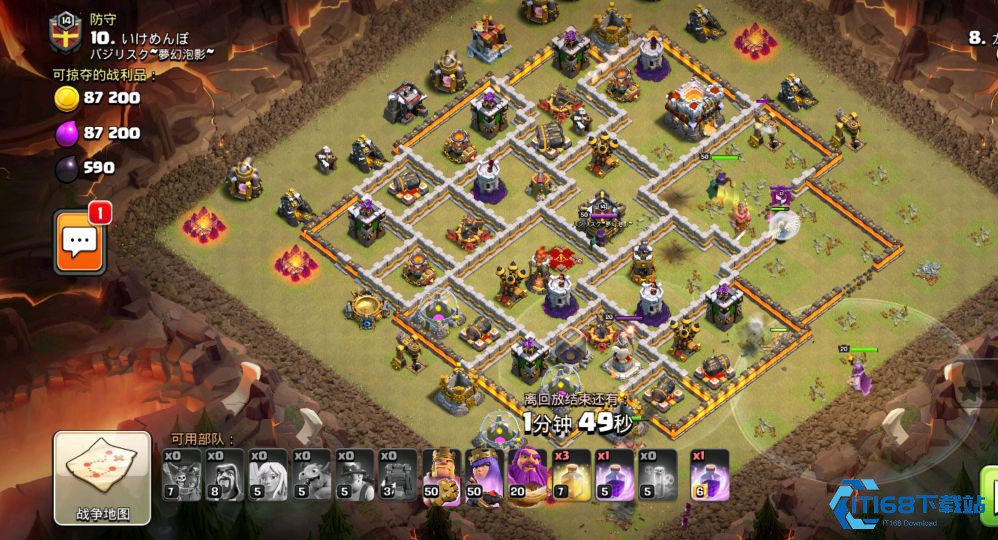The width and height of the screenshot is (998, 540).
Task: Select the Grand Warden hero slot
Action: click(530, 474)
